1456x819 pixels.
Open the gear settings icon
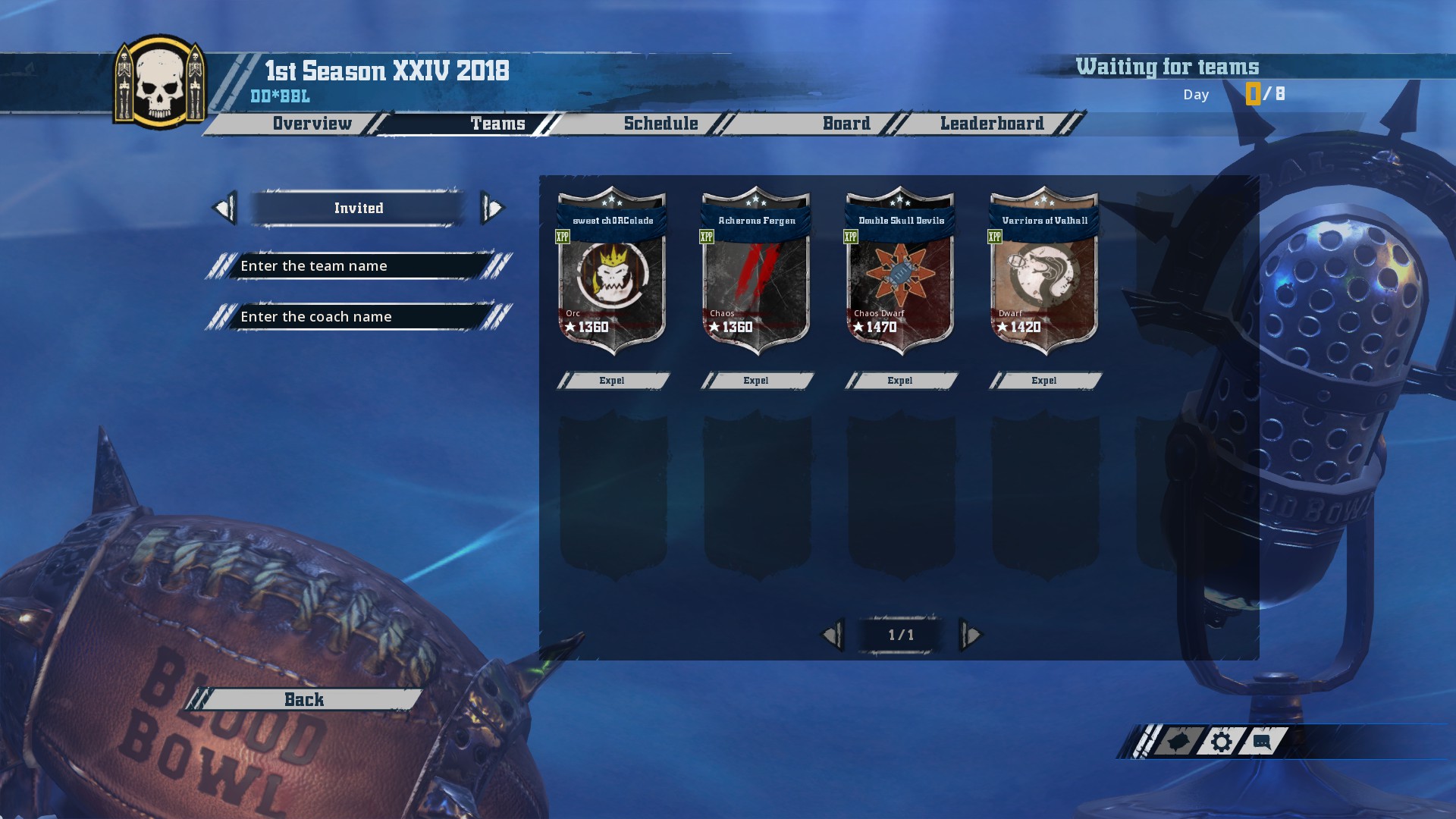[x=1221, y=742]
